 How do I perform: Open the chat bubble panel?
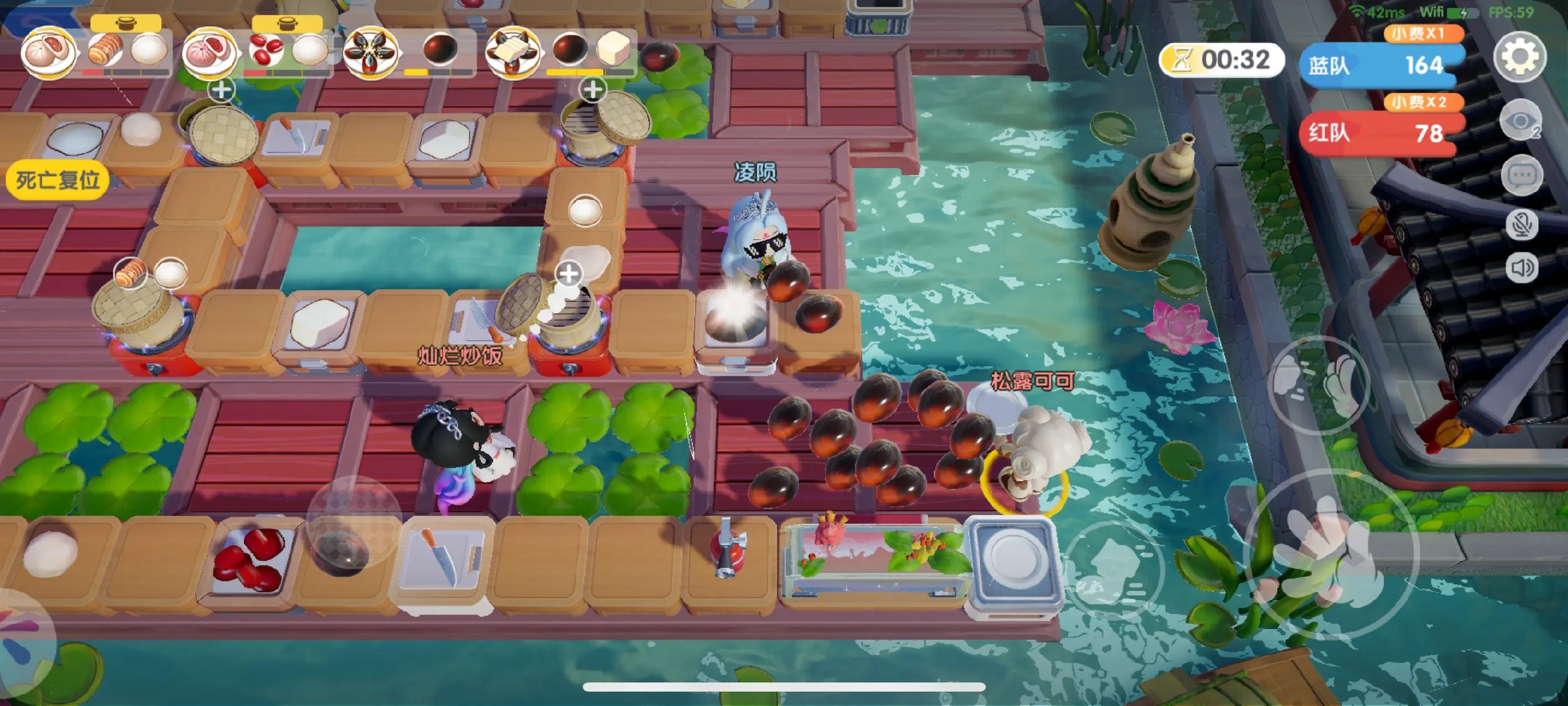(1522, 175)
